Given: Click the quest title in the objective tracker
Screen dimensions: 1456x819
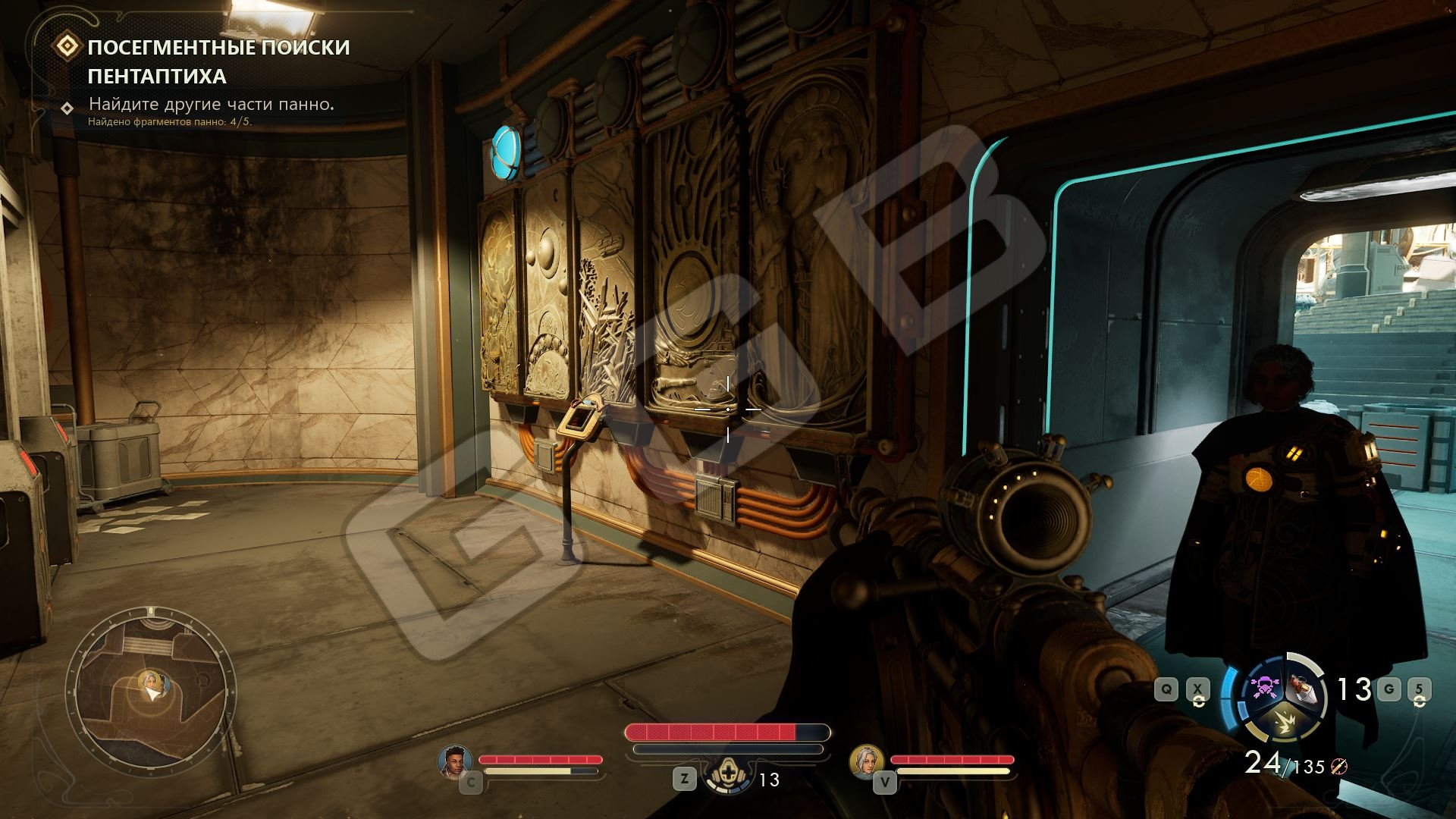Looking at the screenshot, I should tap(218, 61).
